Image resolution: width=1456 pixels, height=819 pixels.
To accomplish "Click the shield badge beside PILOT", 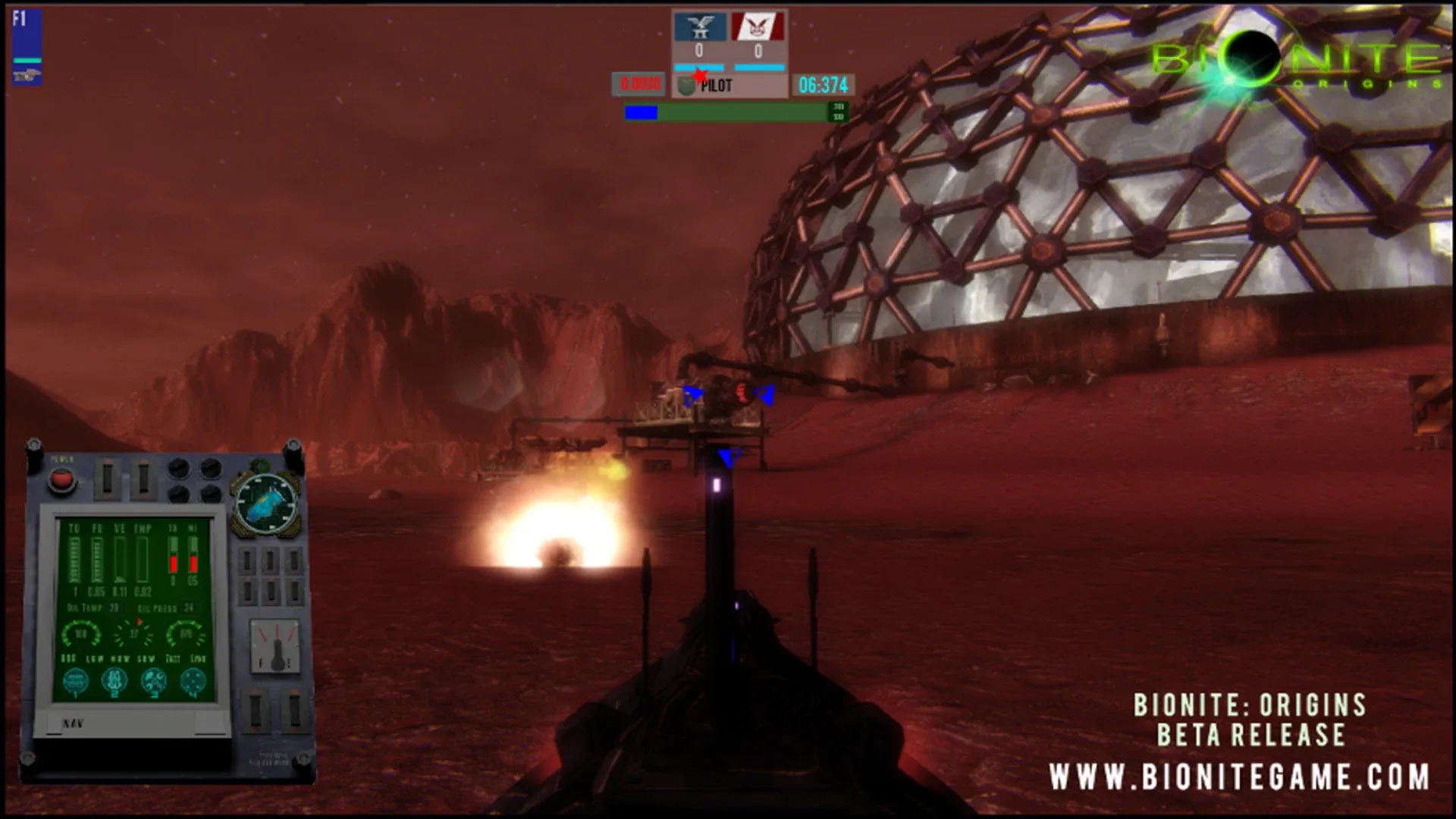I will tap(686, 85).
